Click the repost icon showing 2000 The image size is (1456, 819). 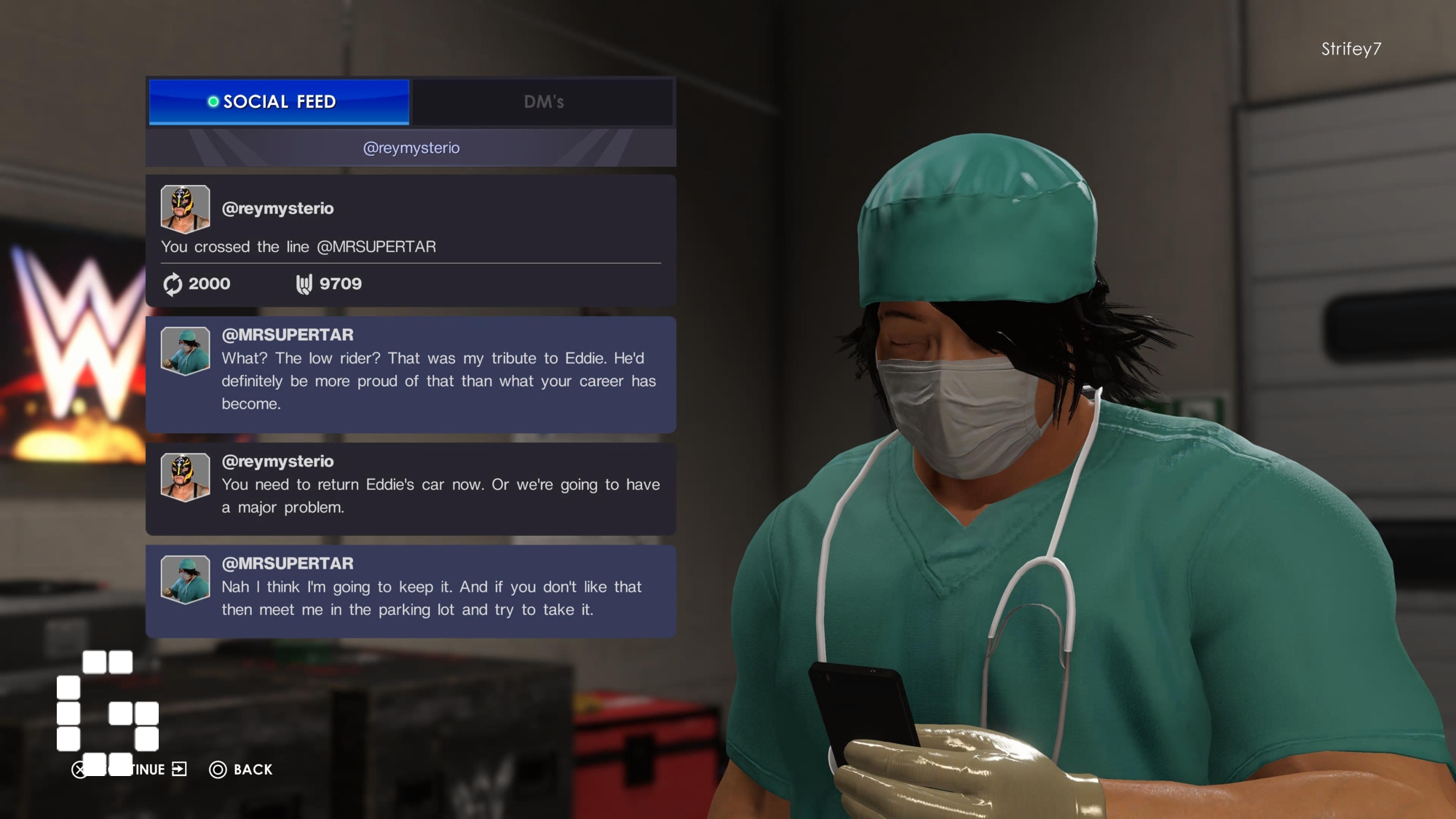click(173, 284)
